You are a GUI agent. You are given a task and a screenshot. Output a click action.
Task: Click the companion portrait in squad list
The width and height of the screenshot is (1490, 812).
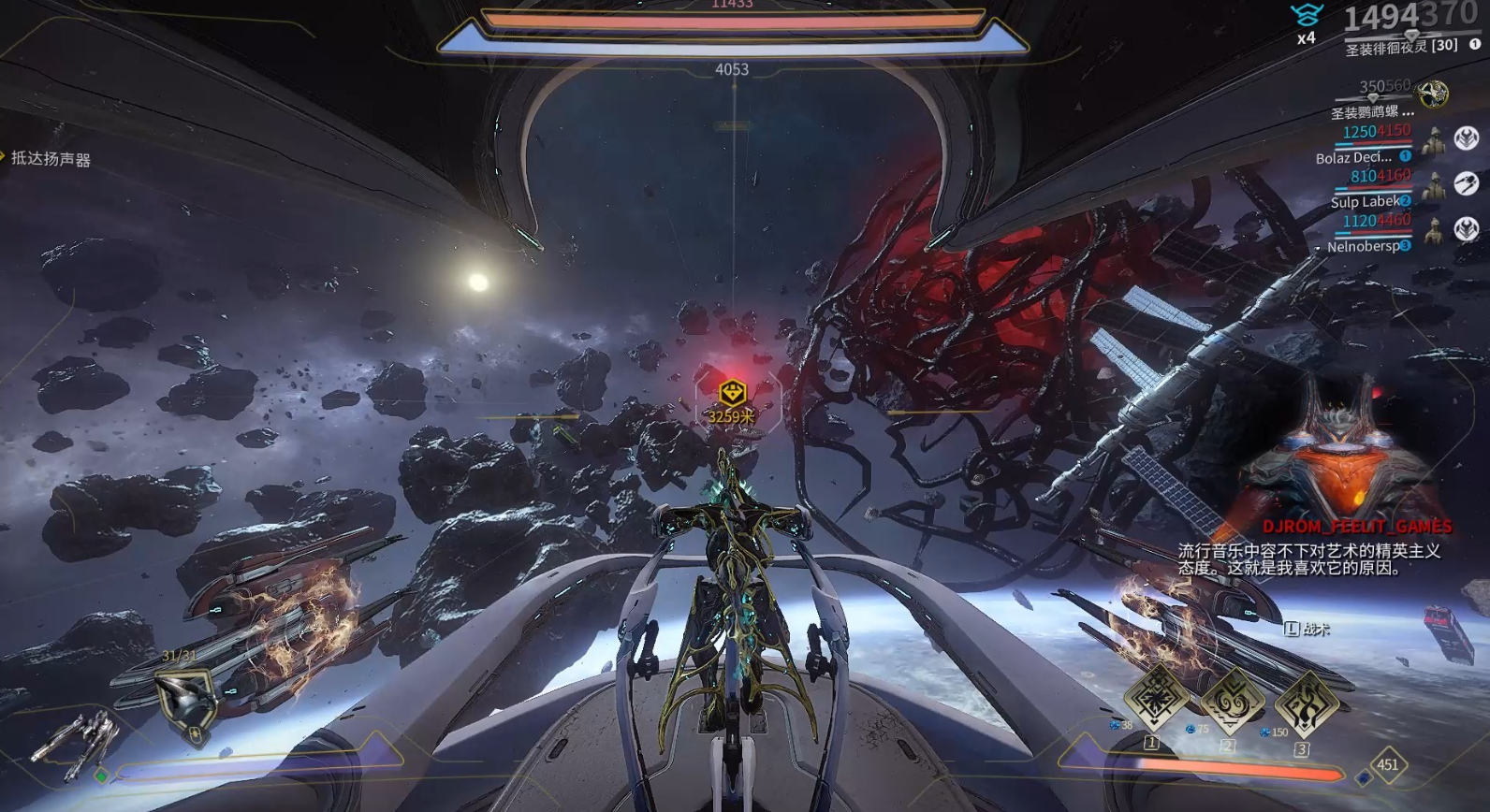click(x=1432, y=94)
